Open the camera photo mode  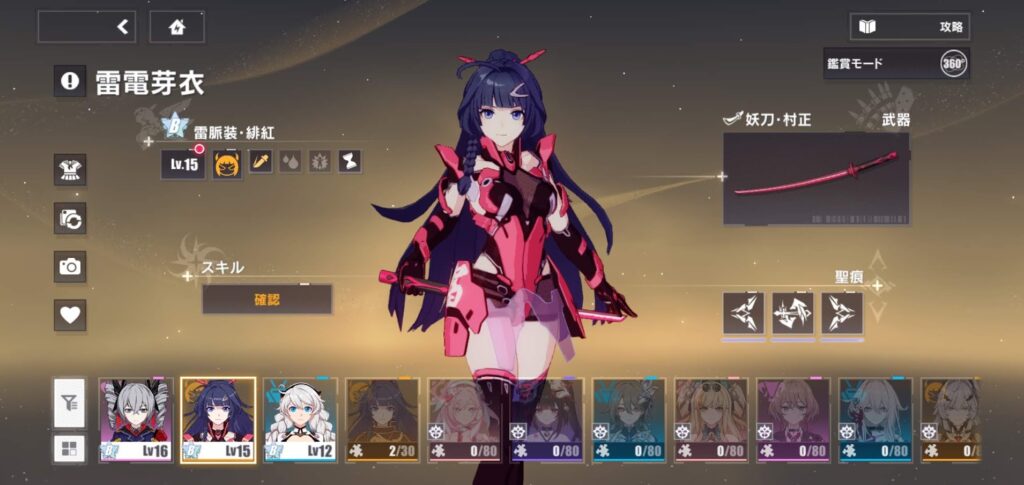pos(70,266)
